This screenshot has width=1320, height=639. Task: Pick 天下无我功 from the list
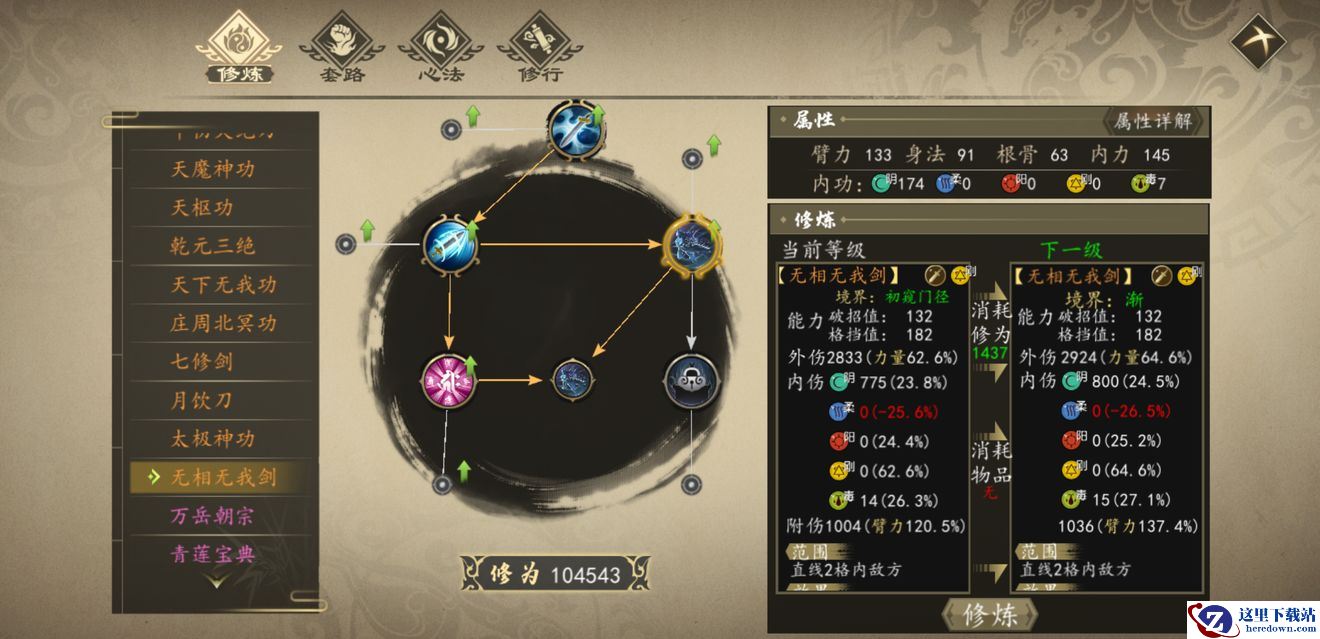(x=223, y=285)
